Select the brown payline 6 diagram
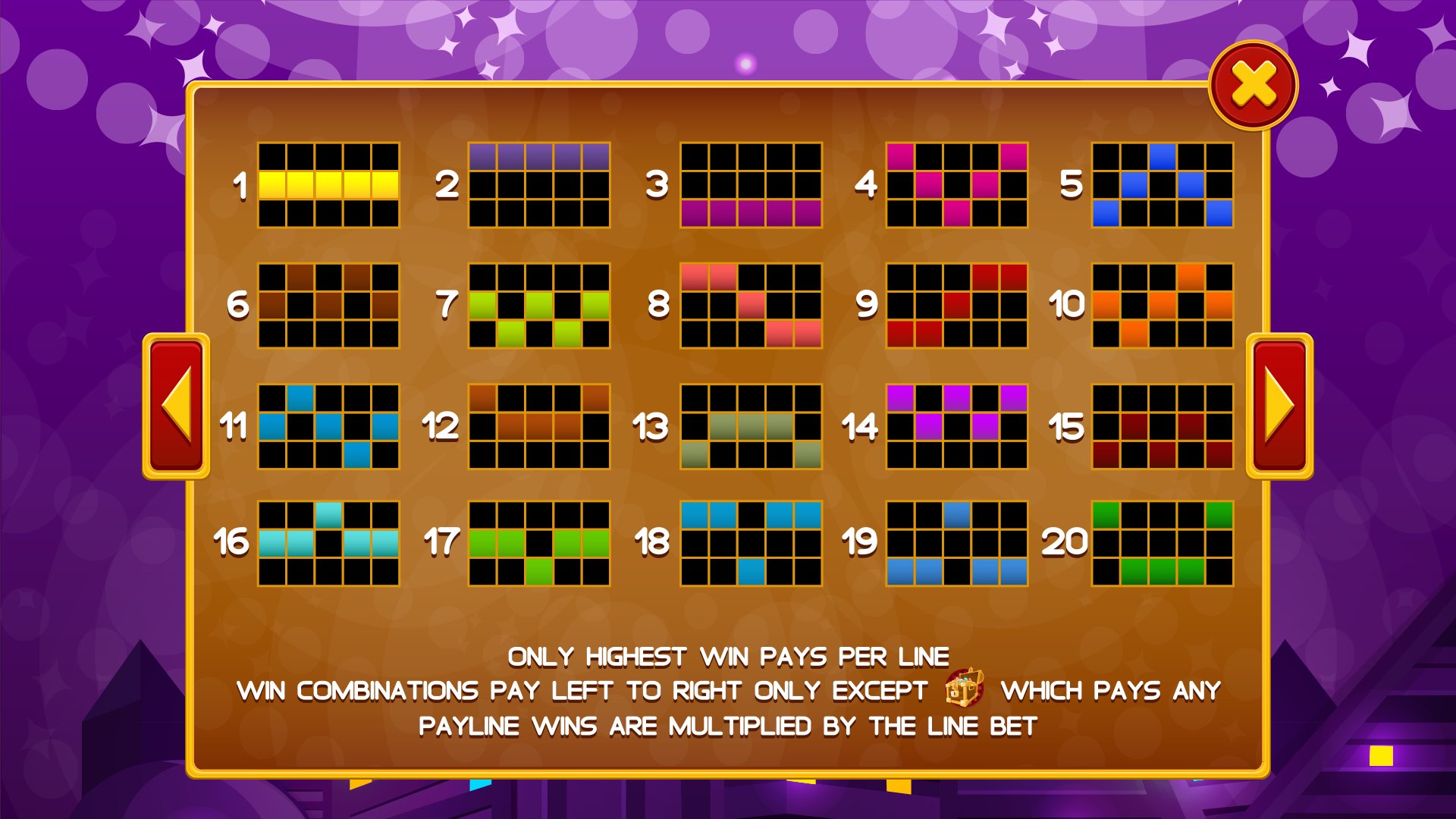1456x819 pixels. (x=330, y=303)
